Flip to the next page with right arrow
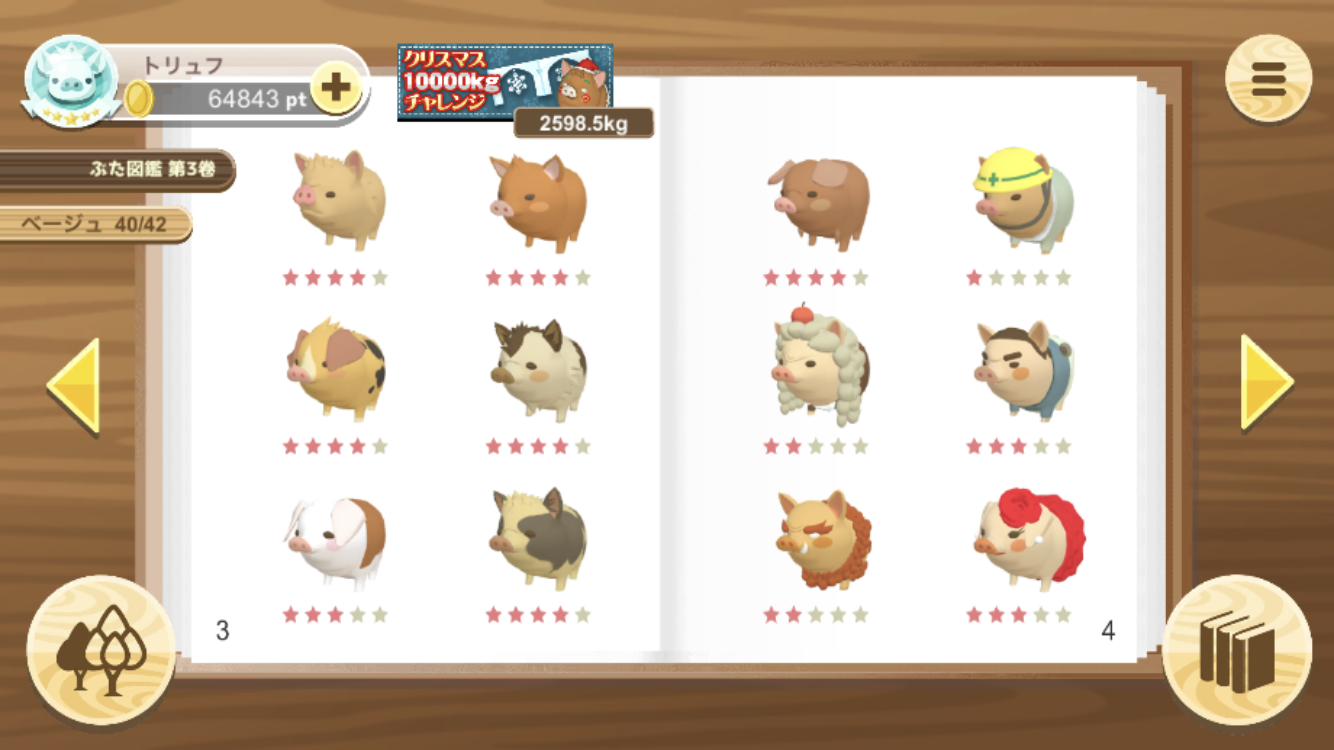The width and height of the screenshot is (1334, 750). (x=1266, y=382)
